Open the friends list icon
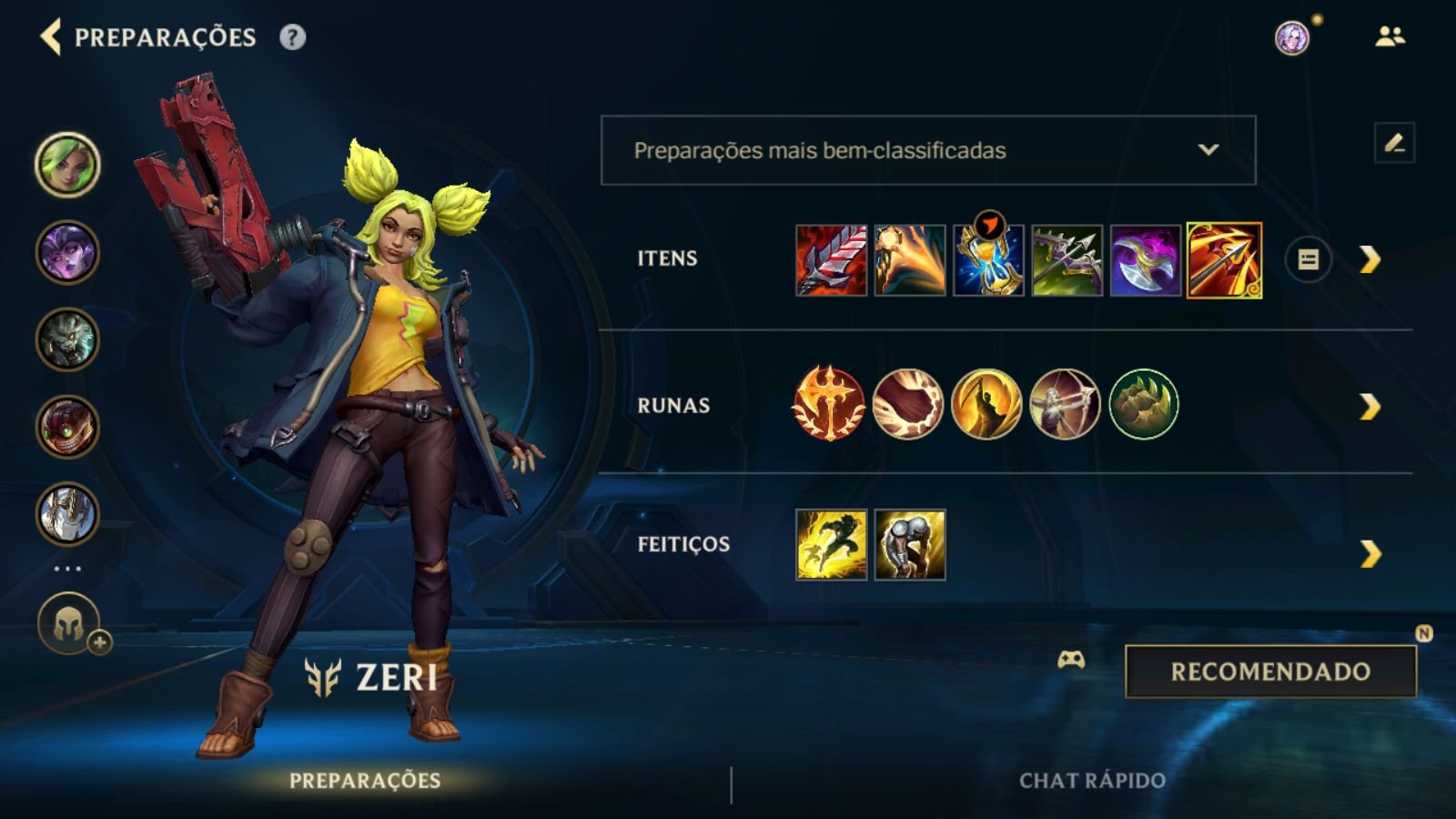Viewport: 1456px width, 819px height. tap(1390, 37)
